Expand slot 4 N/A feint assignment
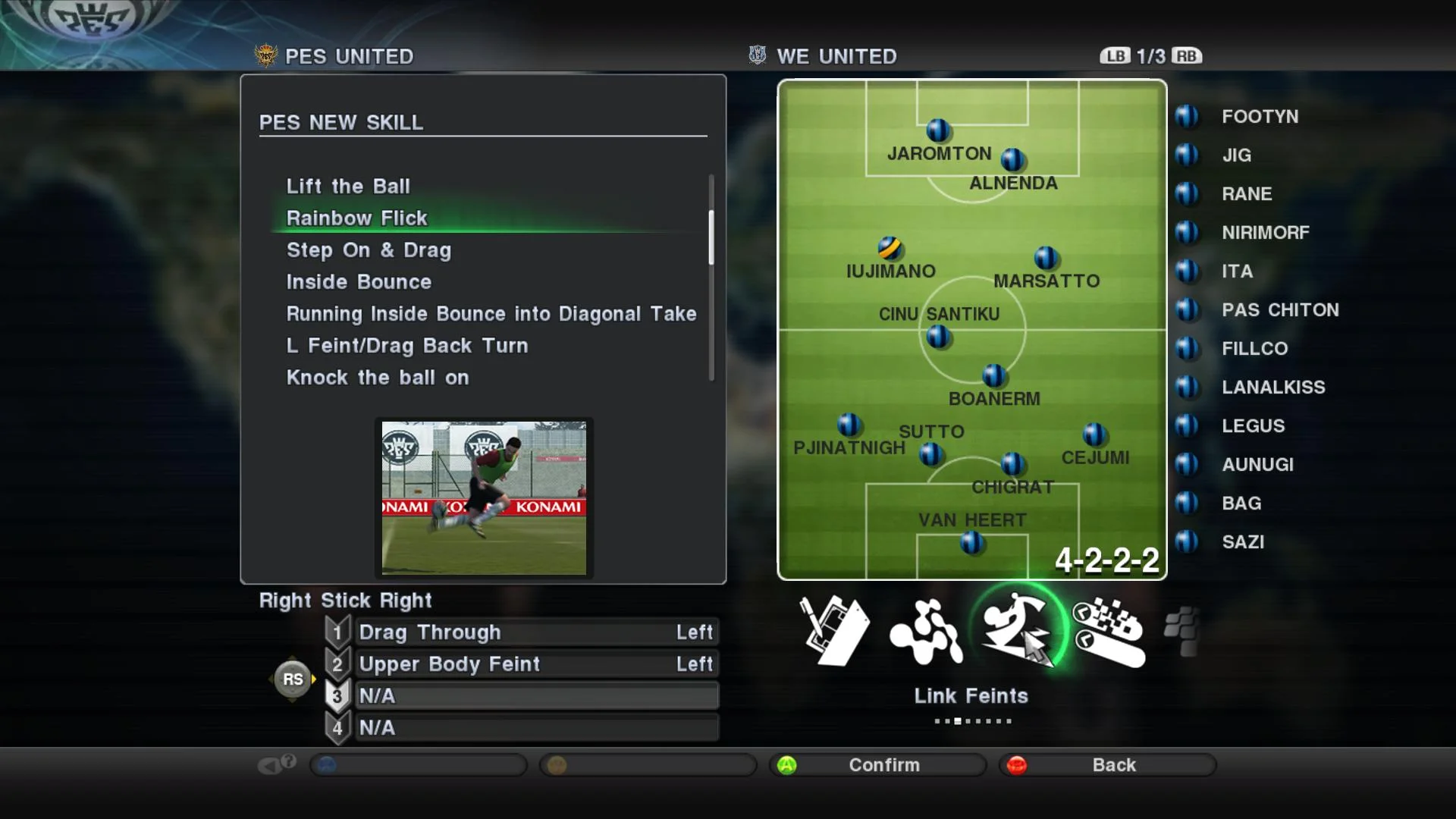Image resolution: width=1456 pixels, height=819 pixels. (536, 727)
